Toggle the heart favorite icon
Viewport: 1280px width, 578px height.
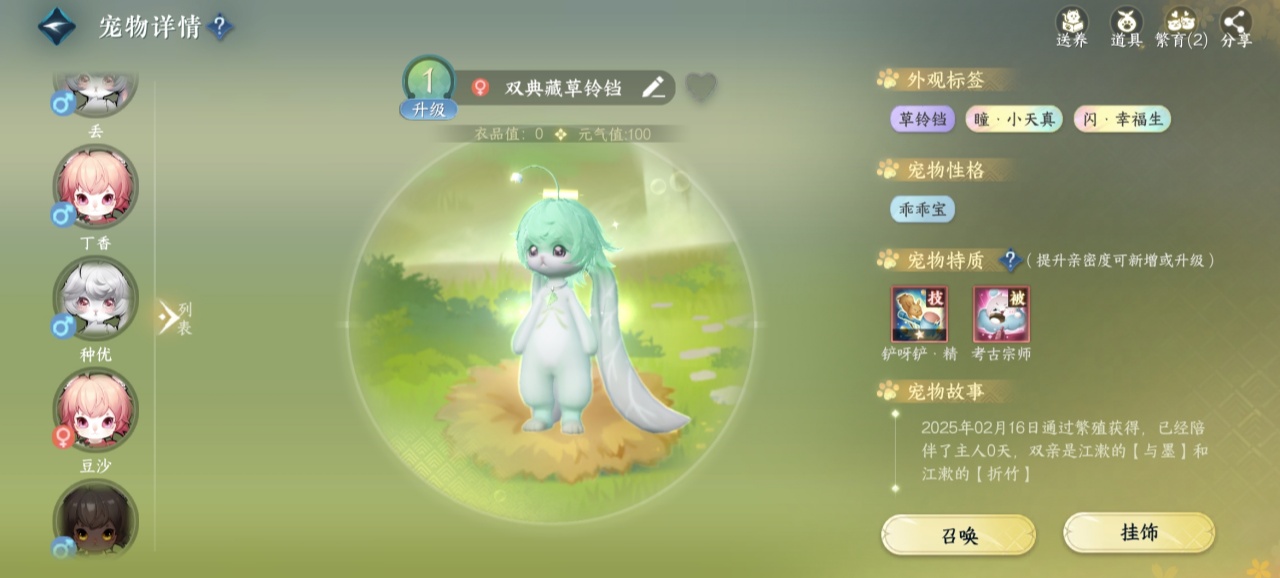pos(701,88)
